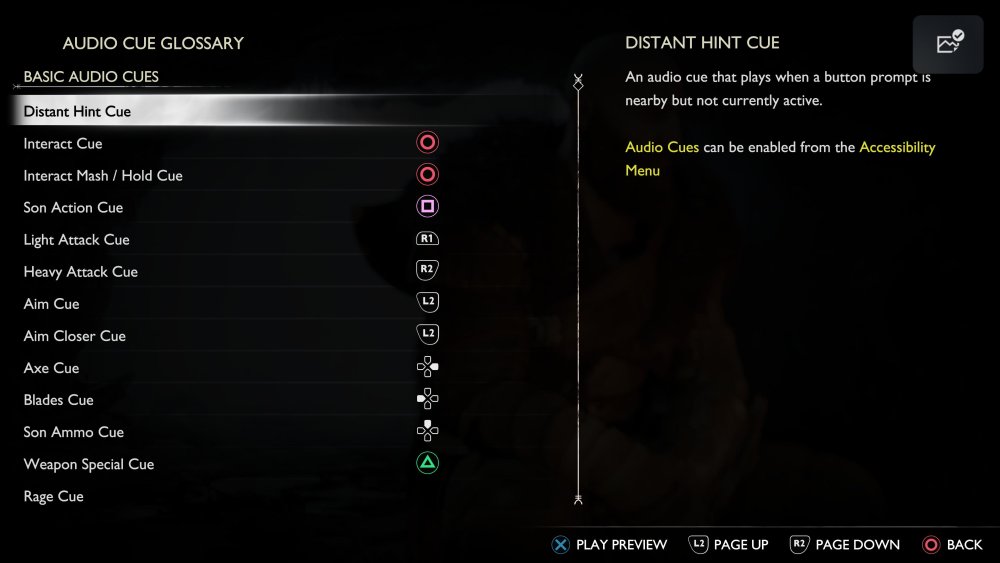
Task: Click the Page Up button
Action: point(729,544)
